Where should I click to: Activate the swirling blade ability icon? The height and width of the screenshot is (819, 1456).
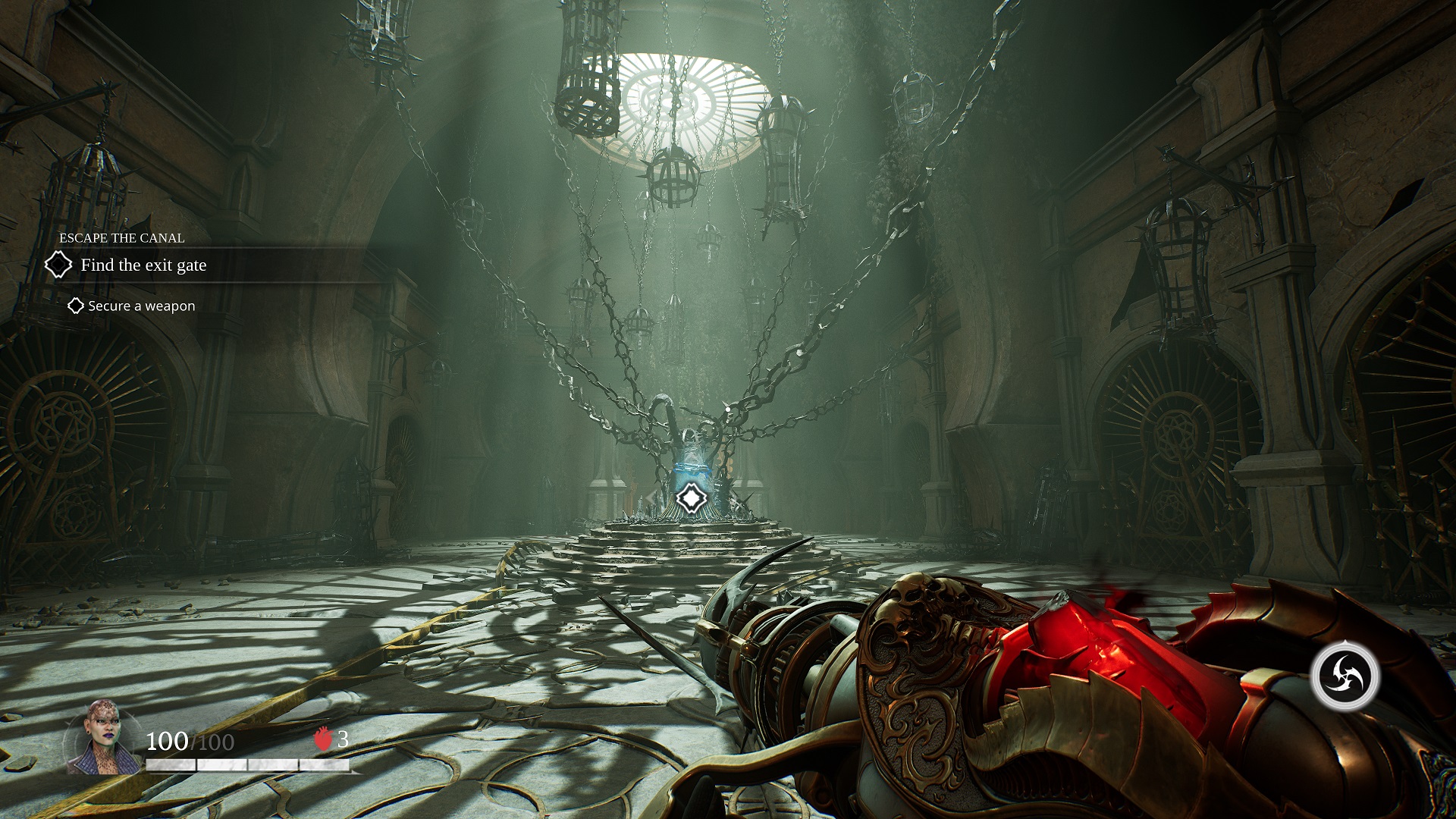[1344, 676]
